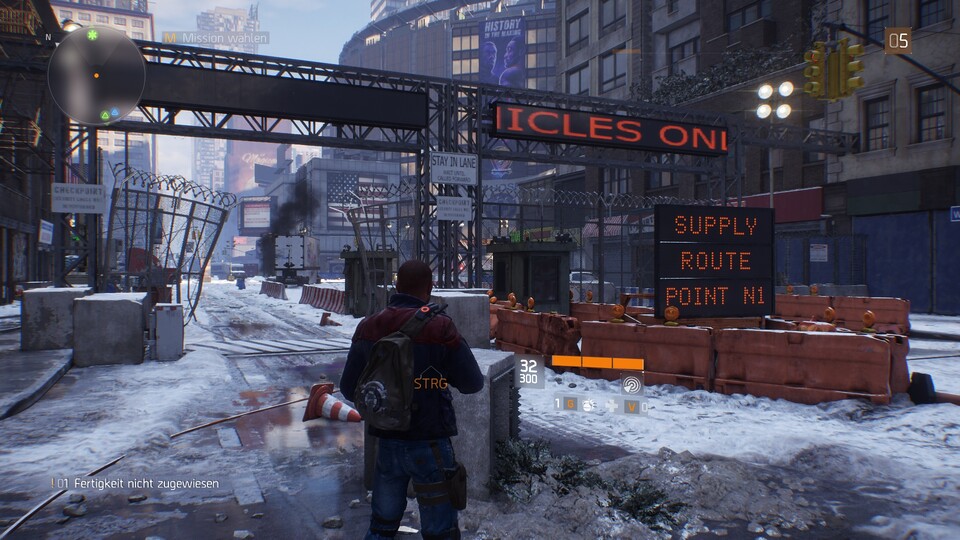960x540 pixels.
Task: Select the blue triangle marker on minimap
Action: (114, 113)
